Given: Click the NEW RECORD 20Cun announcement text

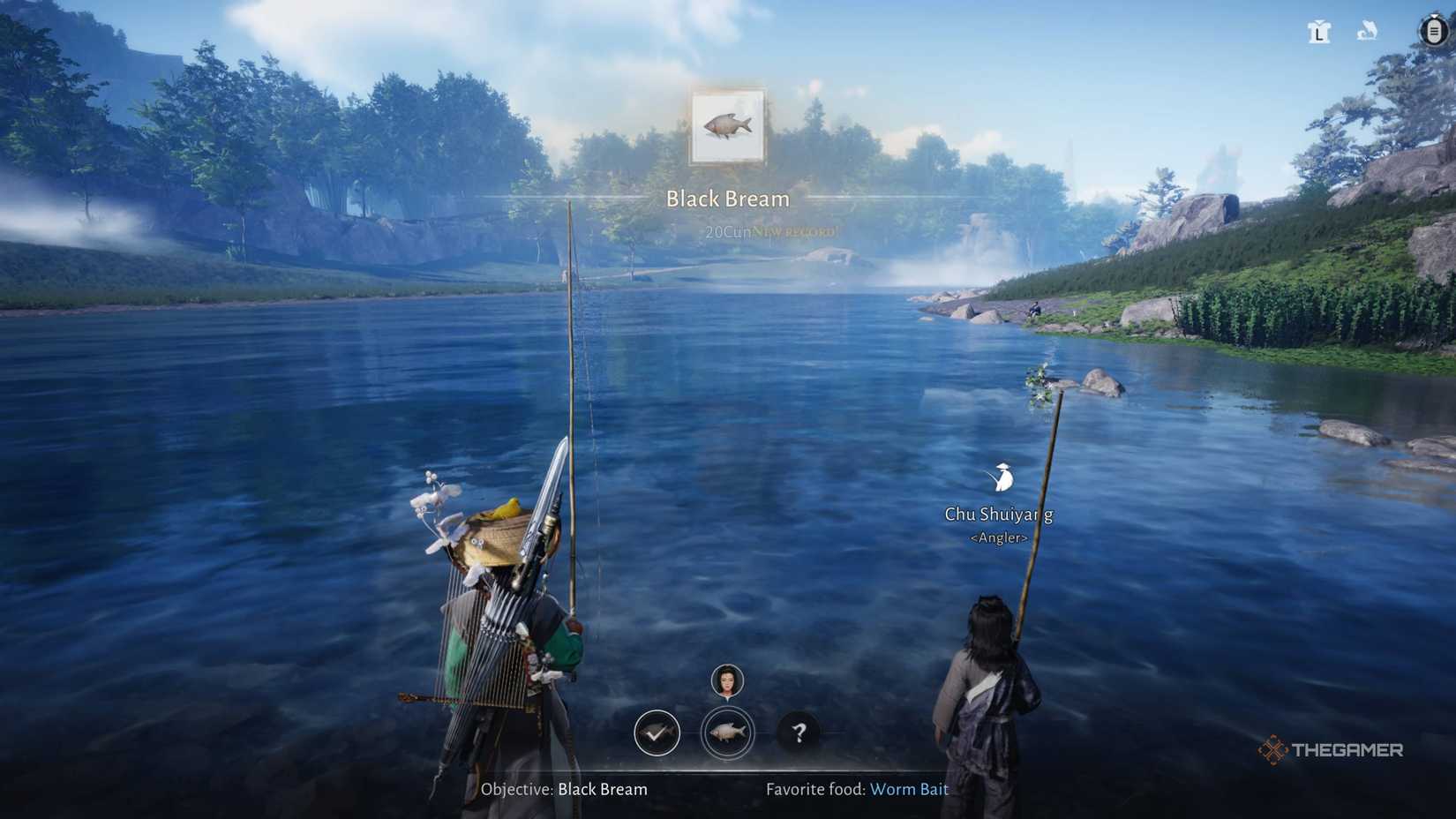Looking at the screenshot, I should coord(774,230).
